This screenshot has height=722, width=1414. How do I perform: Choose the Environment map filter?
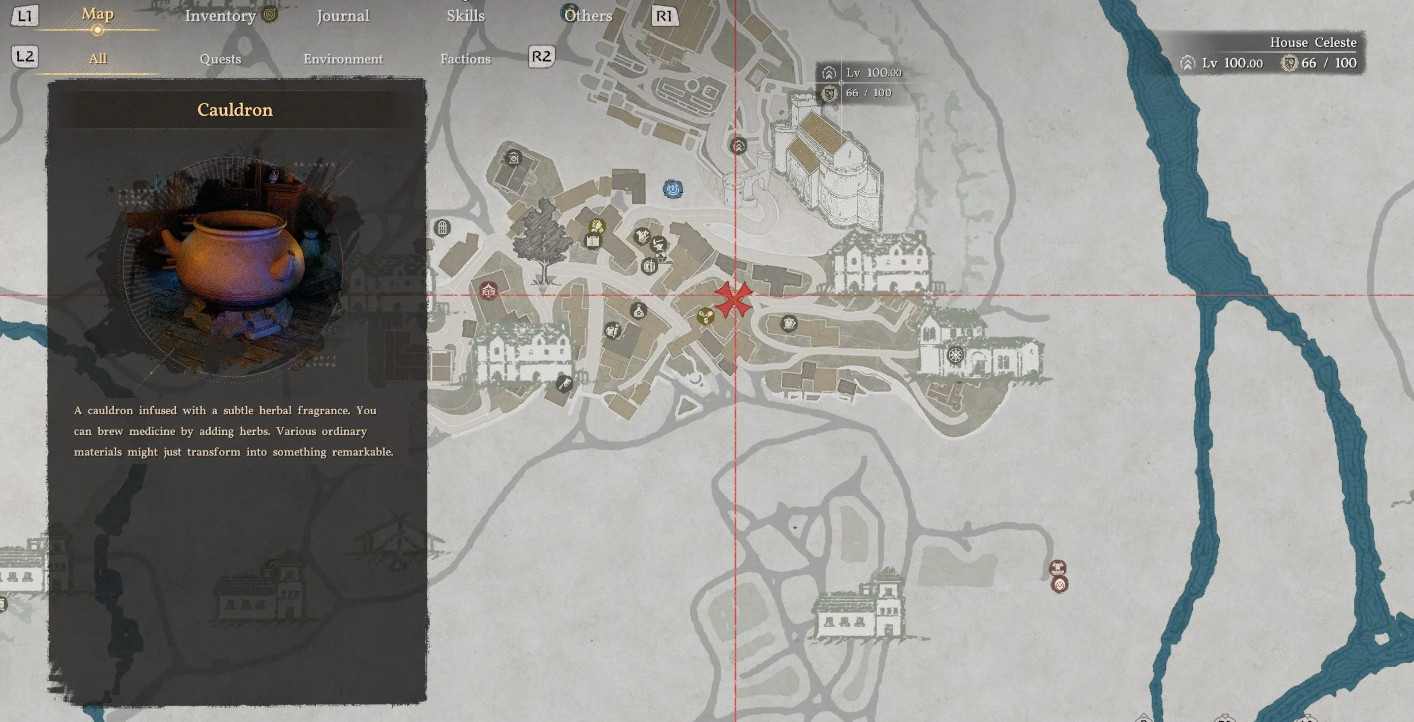pos(343,58)
